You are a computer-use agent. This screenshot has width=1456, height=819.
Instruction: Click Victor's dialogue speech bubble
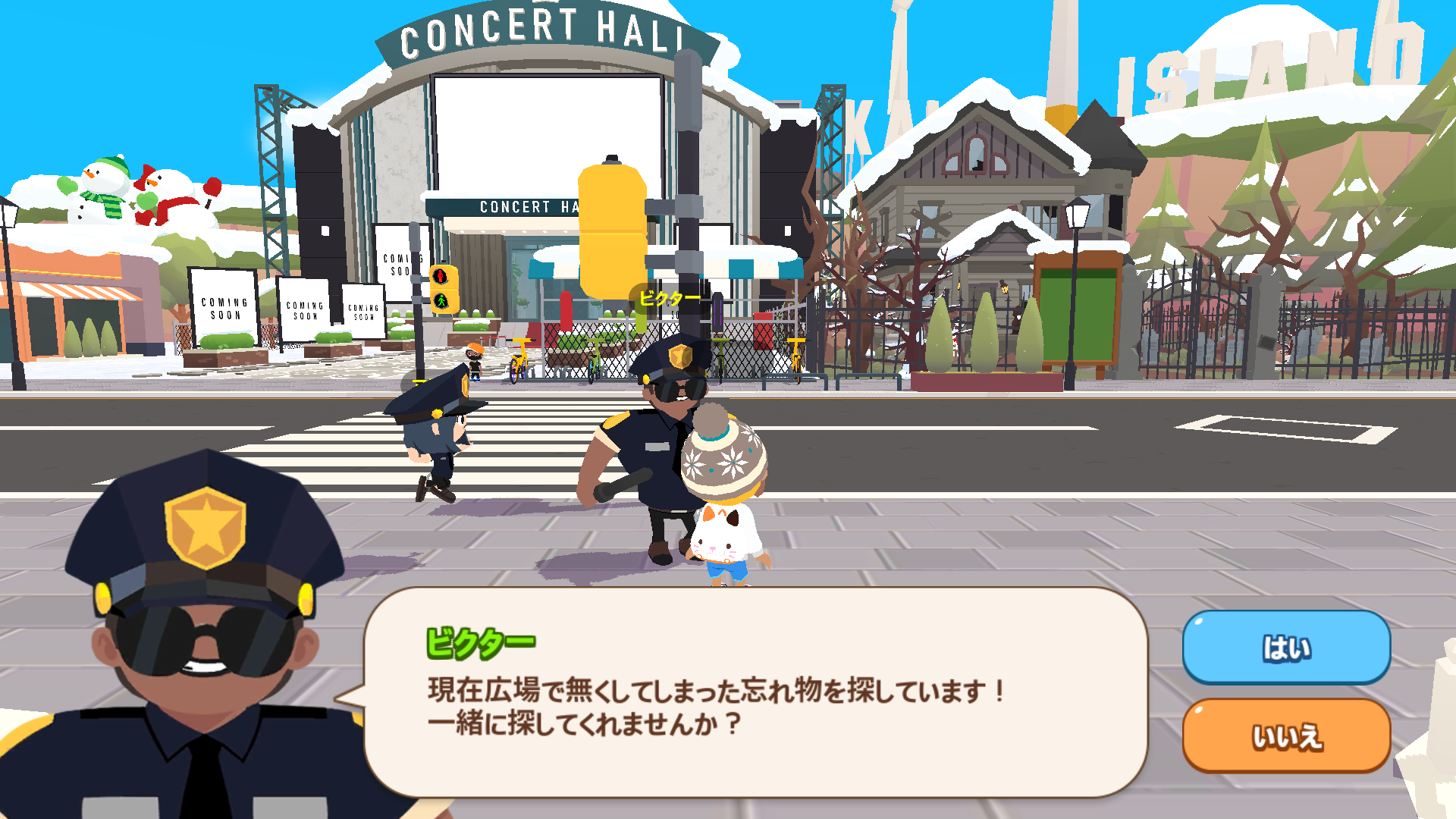pyautogui.click(x=755, y=692)
